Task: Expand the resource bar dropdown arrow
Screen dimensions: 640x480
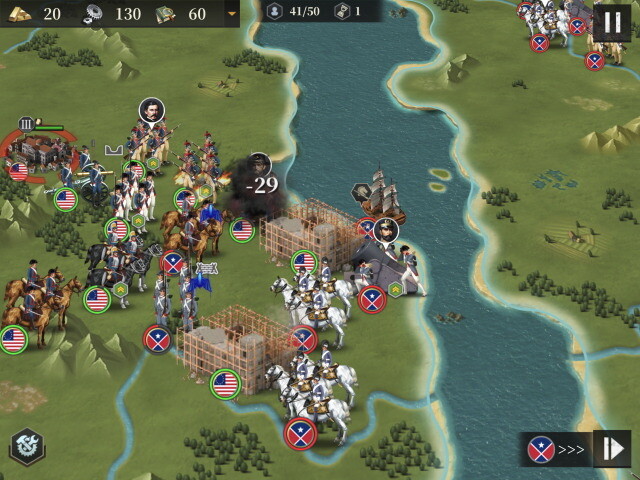Action: (x=232, y=14)
